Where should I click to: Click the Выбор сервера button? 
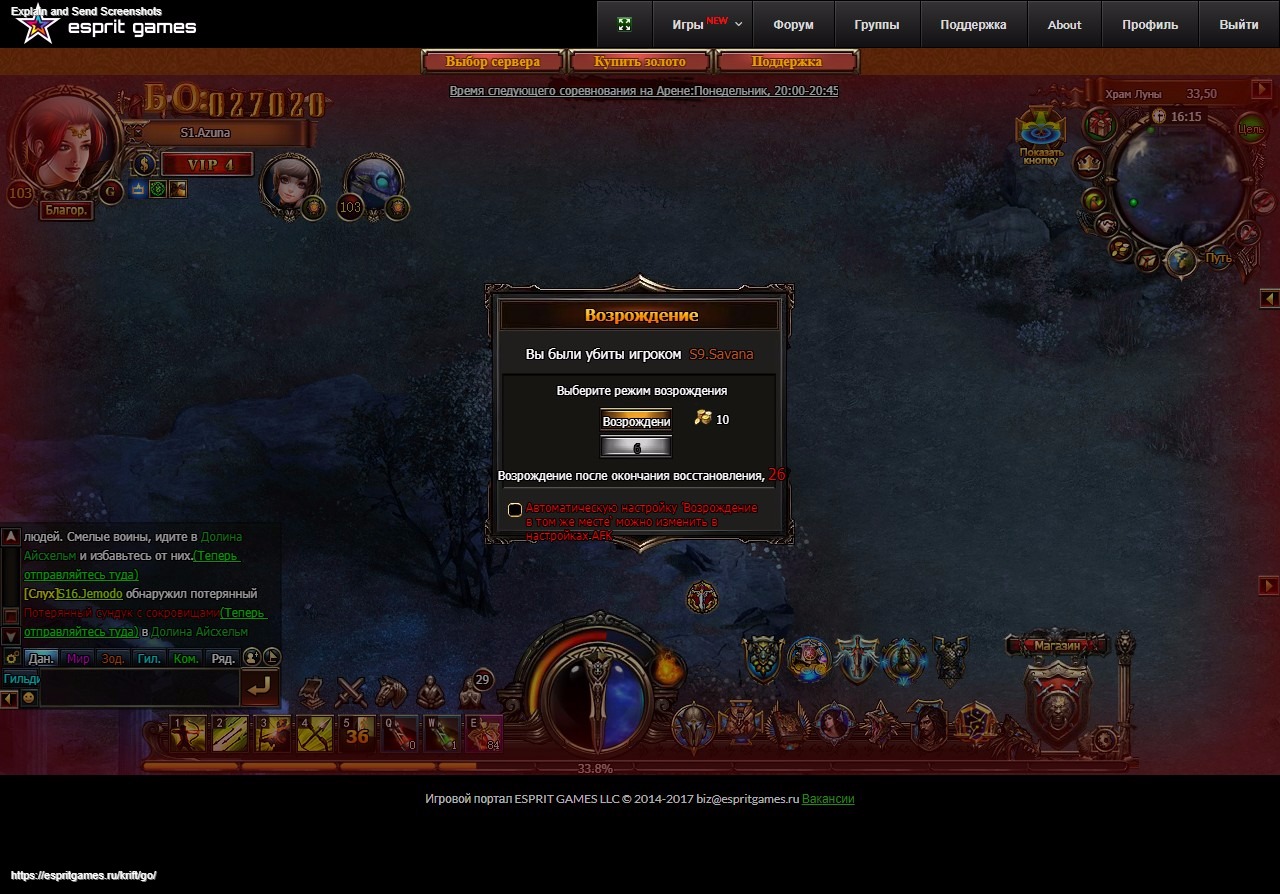tap(493, 62)
